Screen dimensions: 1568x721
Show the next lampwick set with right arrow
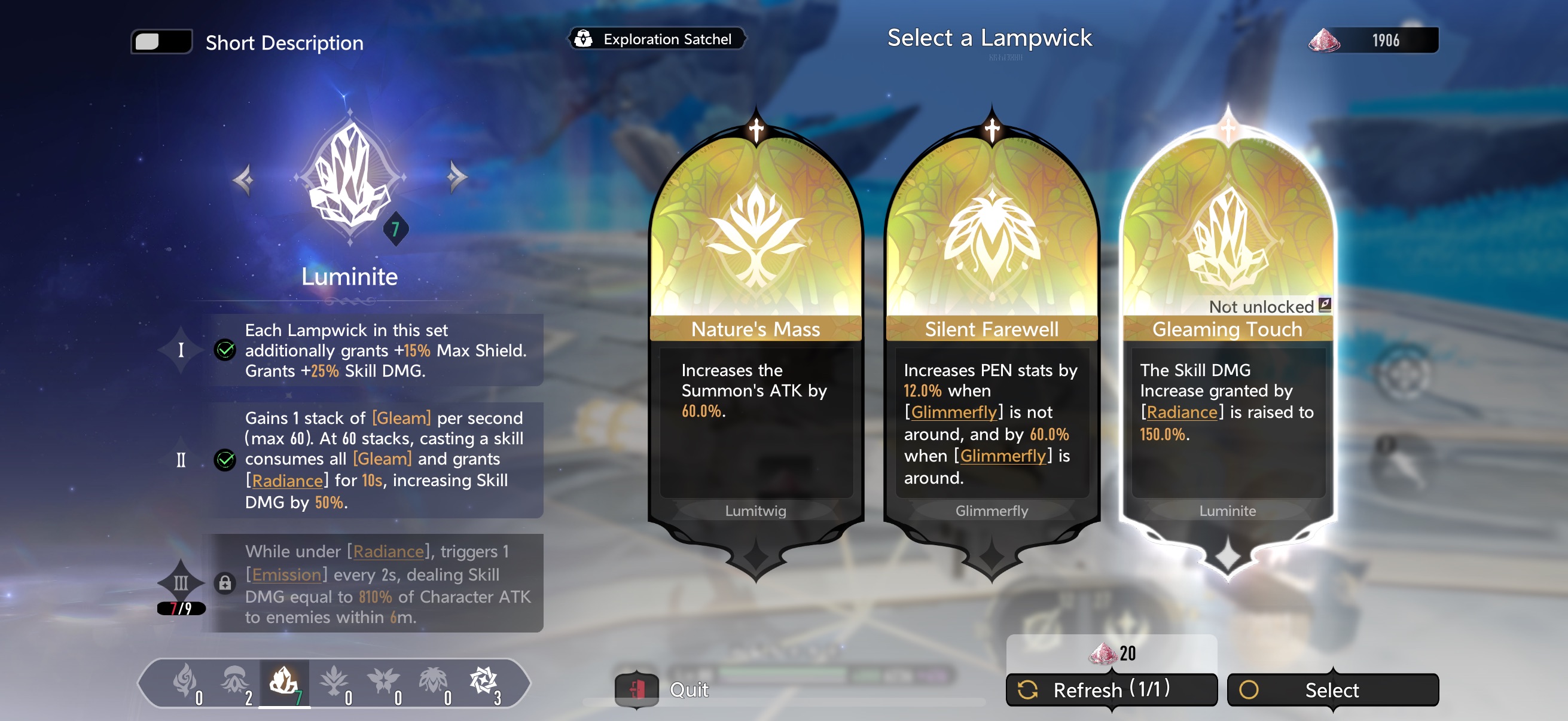tap(456, 178)
